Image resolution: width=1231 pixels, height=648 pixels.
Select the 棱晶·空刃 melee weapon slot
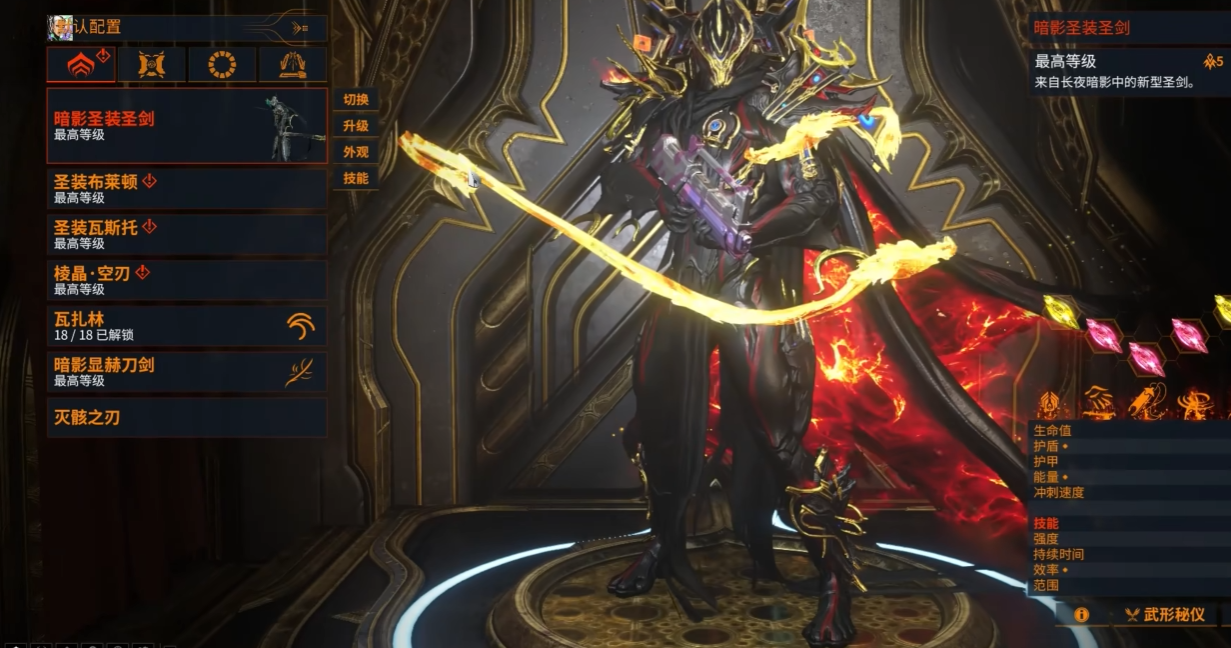pyautogui.click(x=186, y=280)
